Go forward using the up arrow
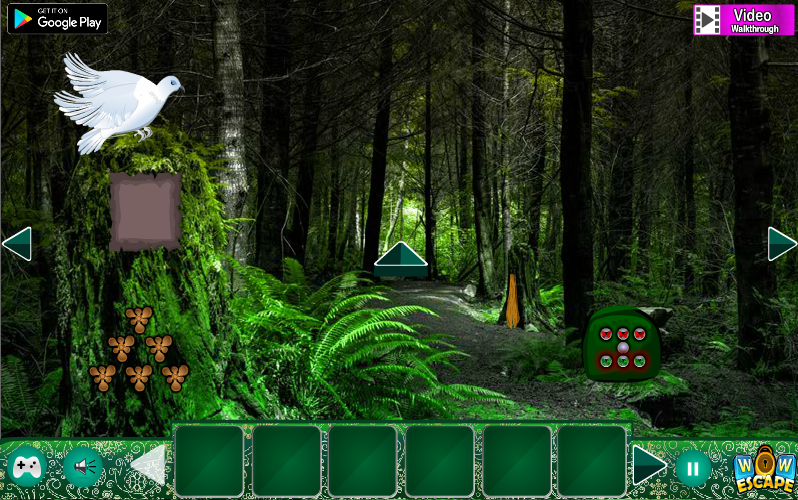The height and width of the screenshot is (500, 798). coord(401,258)
